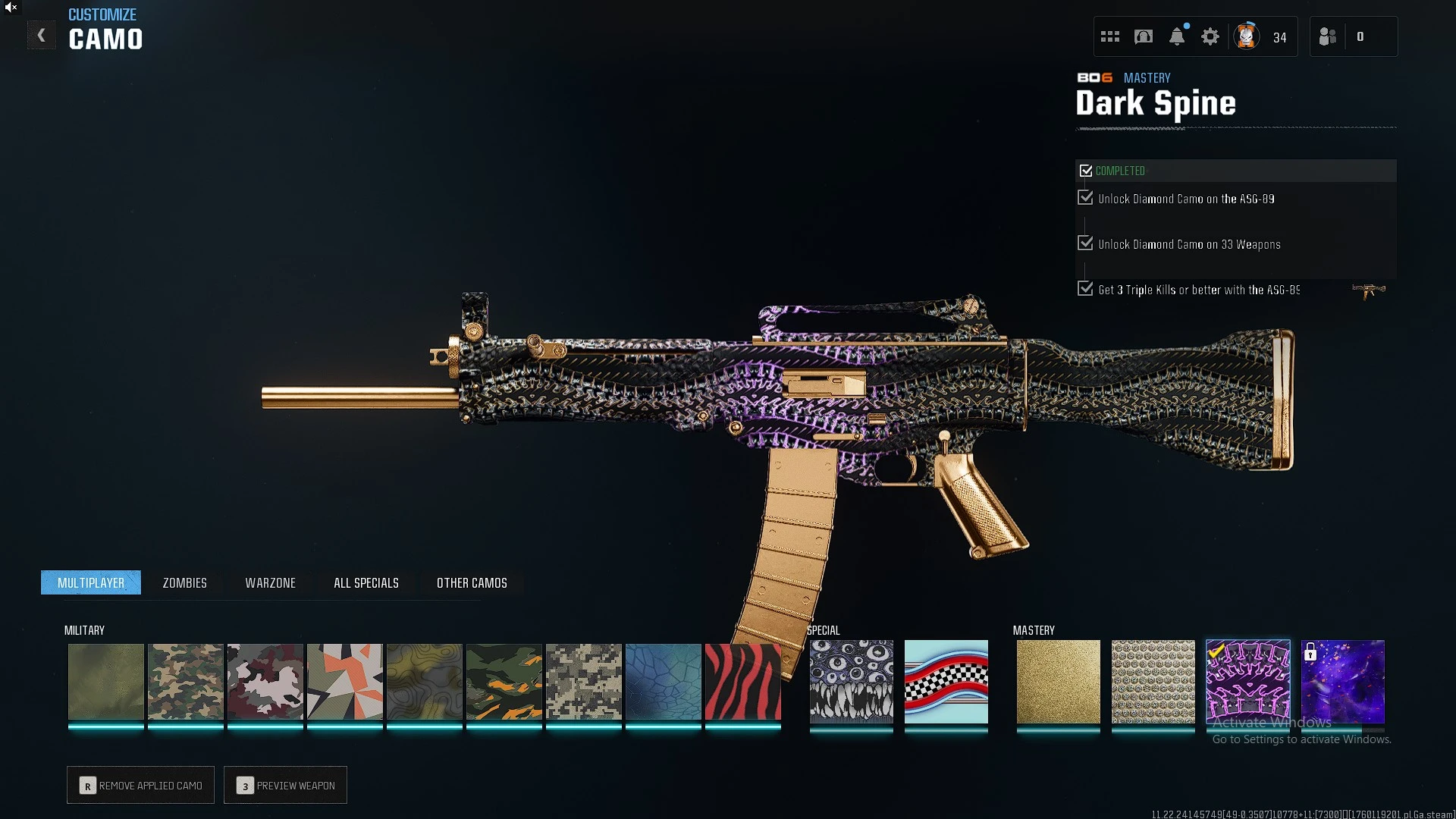Go back using the top-left arrow

pos(42,36)
